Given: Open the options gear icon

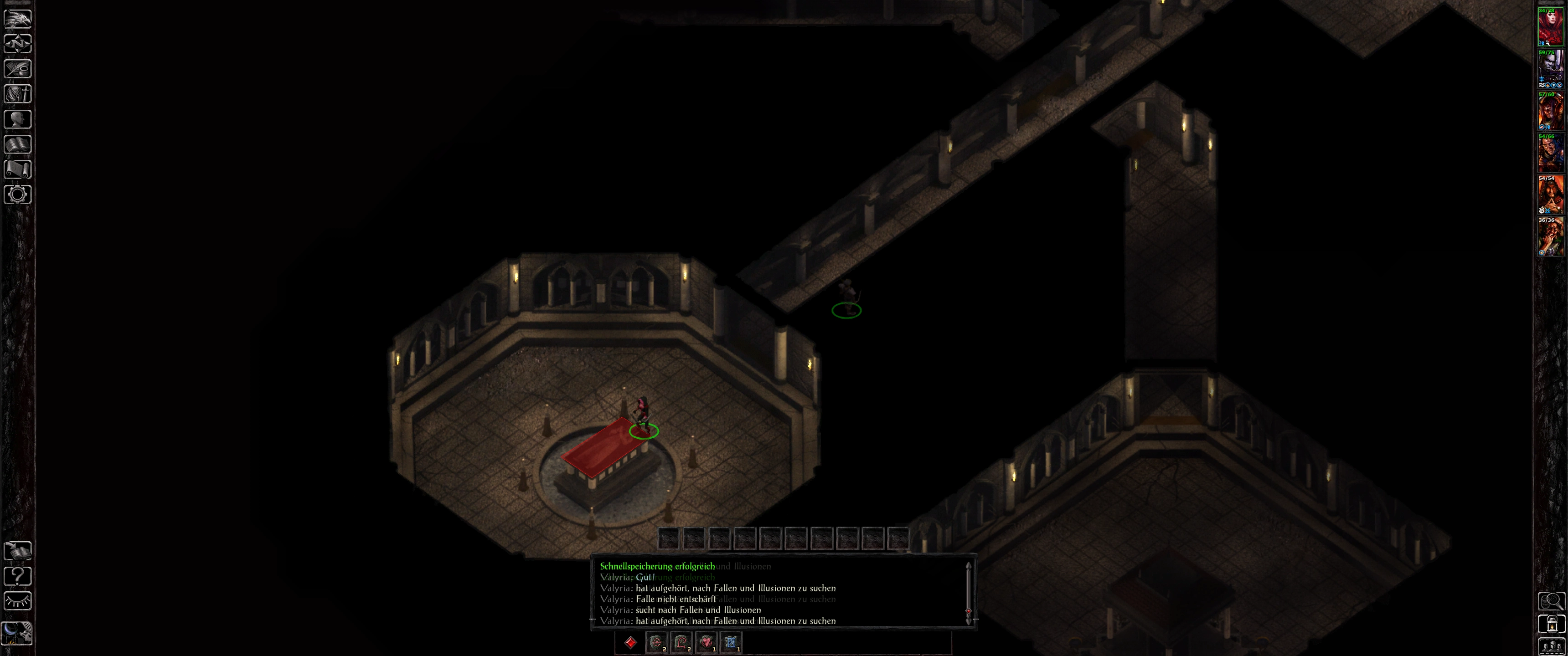Looking at the screenshot, I should click(x=18, y=195).
